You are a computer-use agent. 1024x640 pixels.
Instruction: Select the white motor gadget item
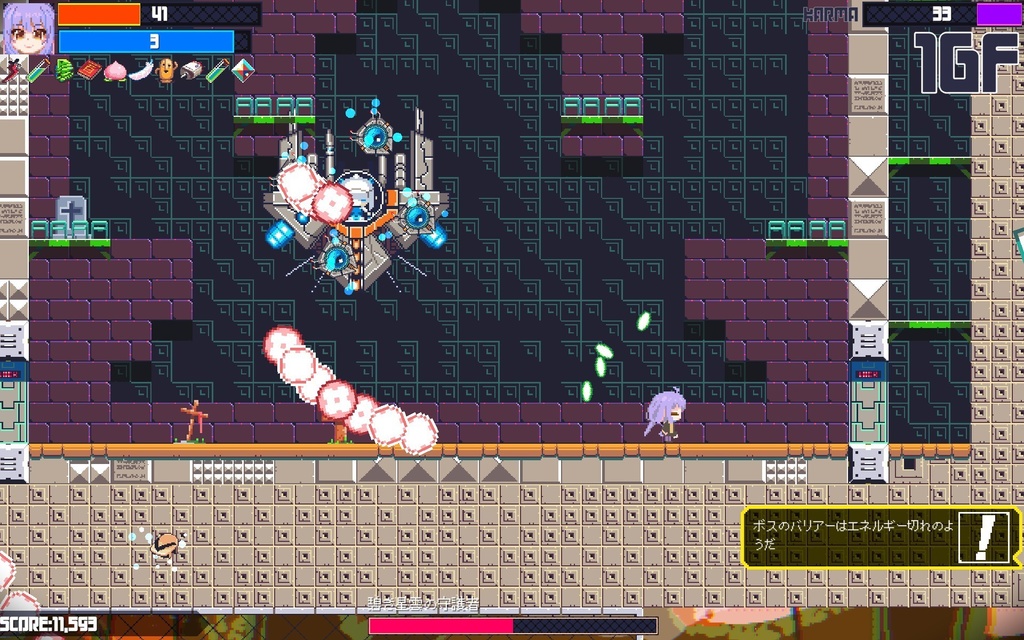pyautogui.click(x=192, y=70)
